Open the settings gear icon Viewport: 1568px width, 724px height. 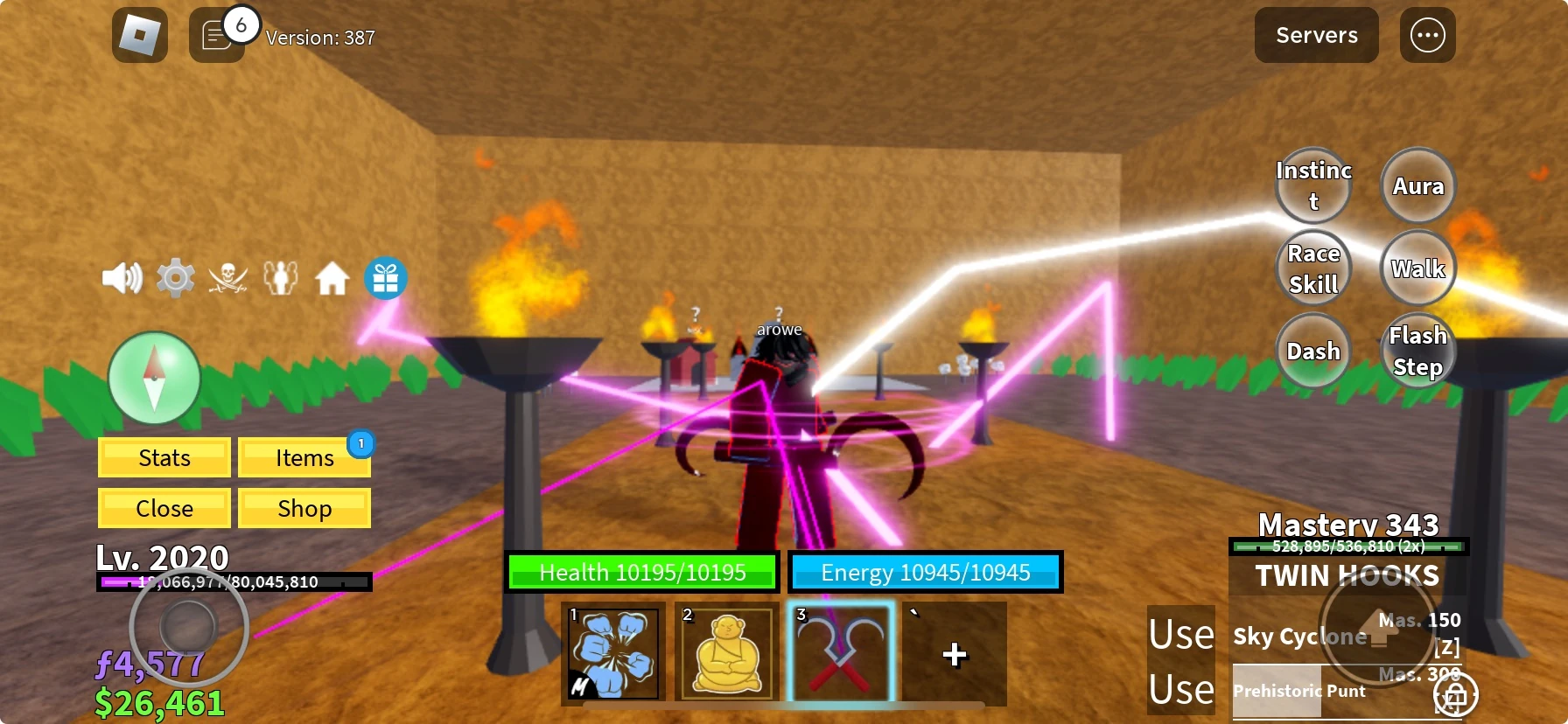click(x=175, y=276)
